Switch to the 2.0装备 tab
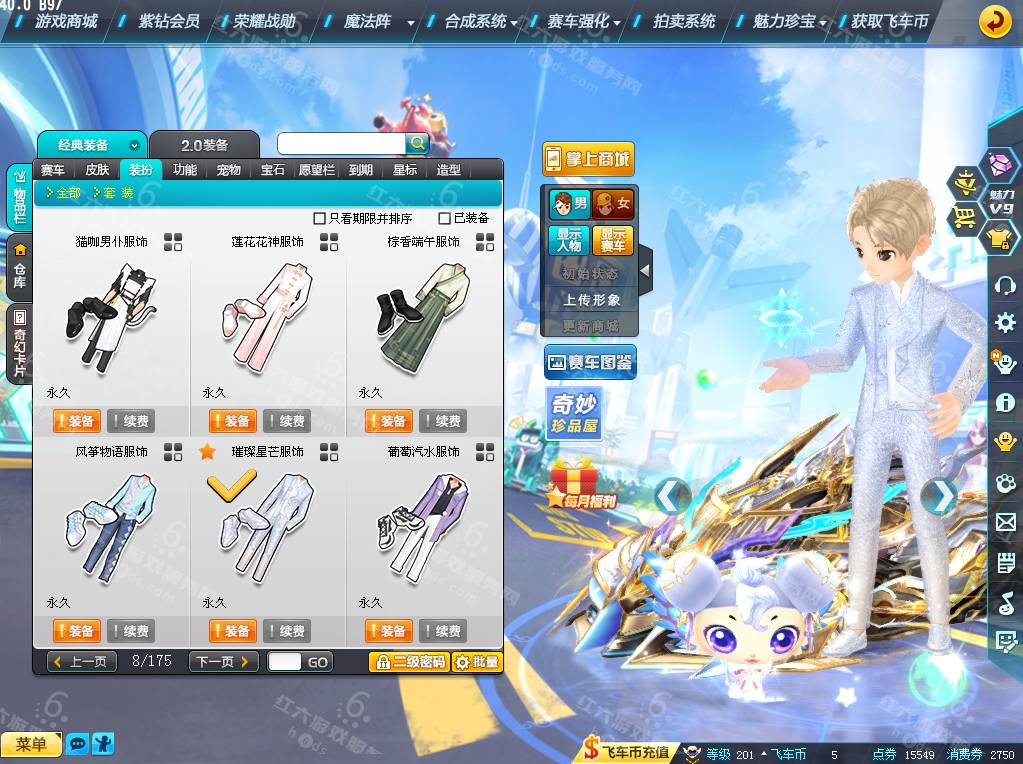The image size is (1023, 764). [x=204, y=145]
